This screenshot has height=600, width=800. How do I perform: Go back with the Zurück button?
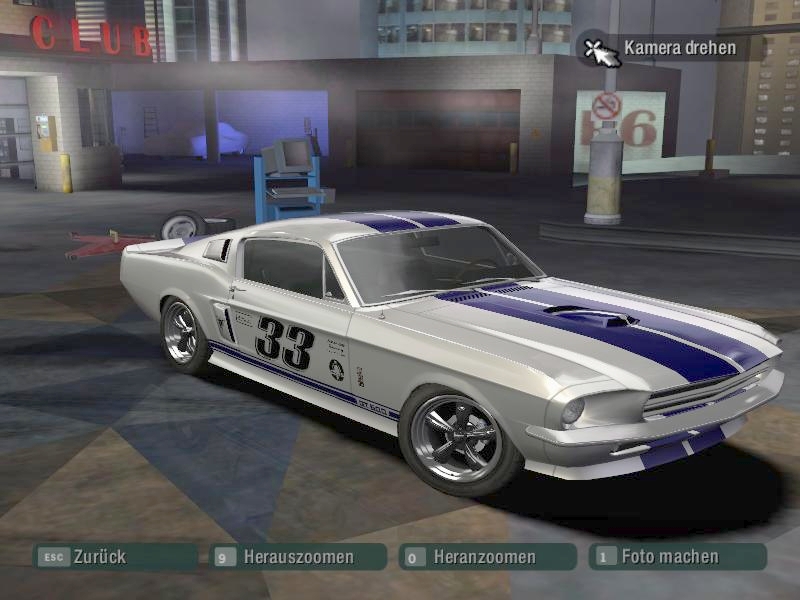tap(114, 557)
